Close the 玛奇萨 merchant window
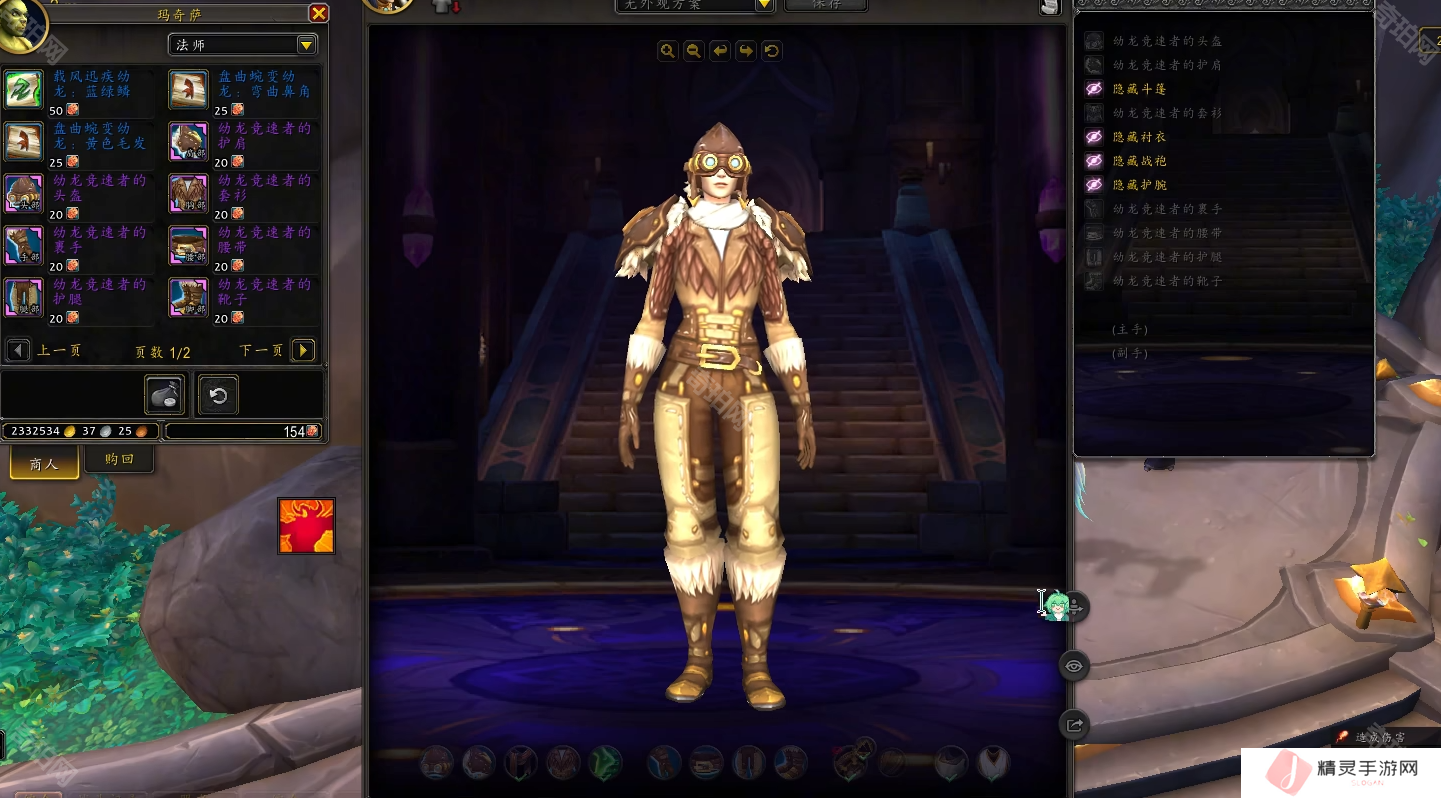 [318, 13]
